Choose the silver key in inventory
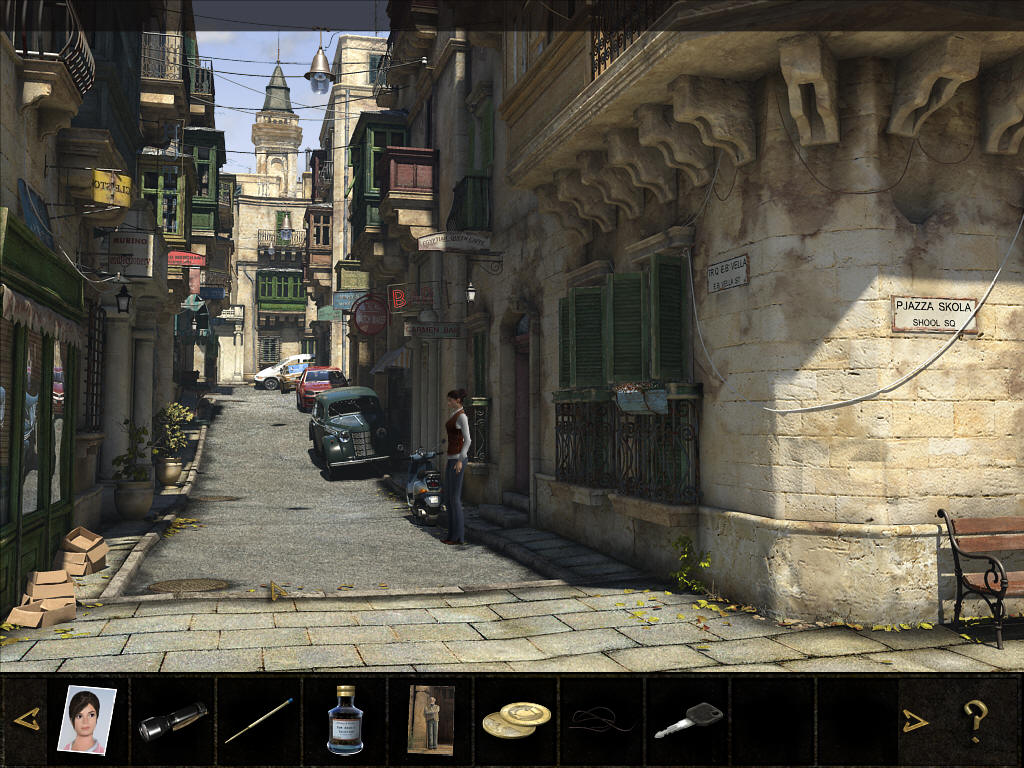This screenshot has height=768, width=1024. coord(689,719)
